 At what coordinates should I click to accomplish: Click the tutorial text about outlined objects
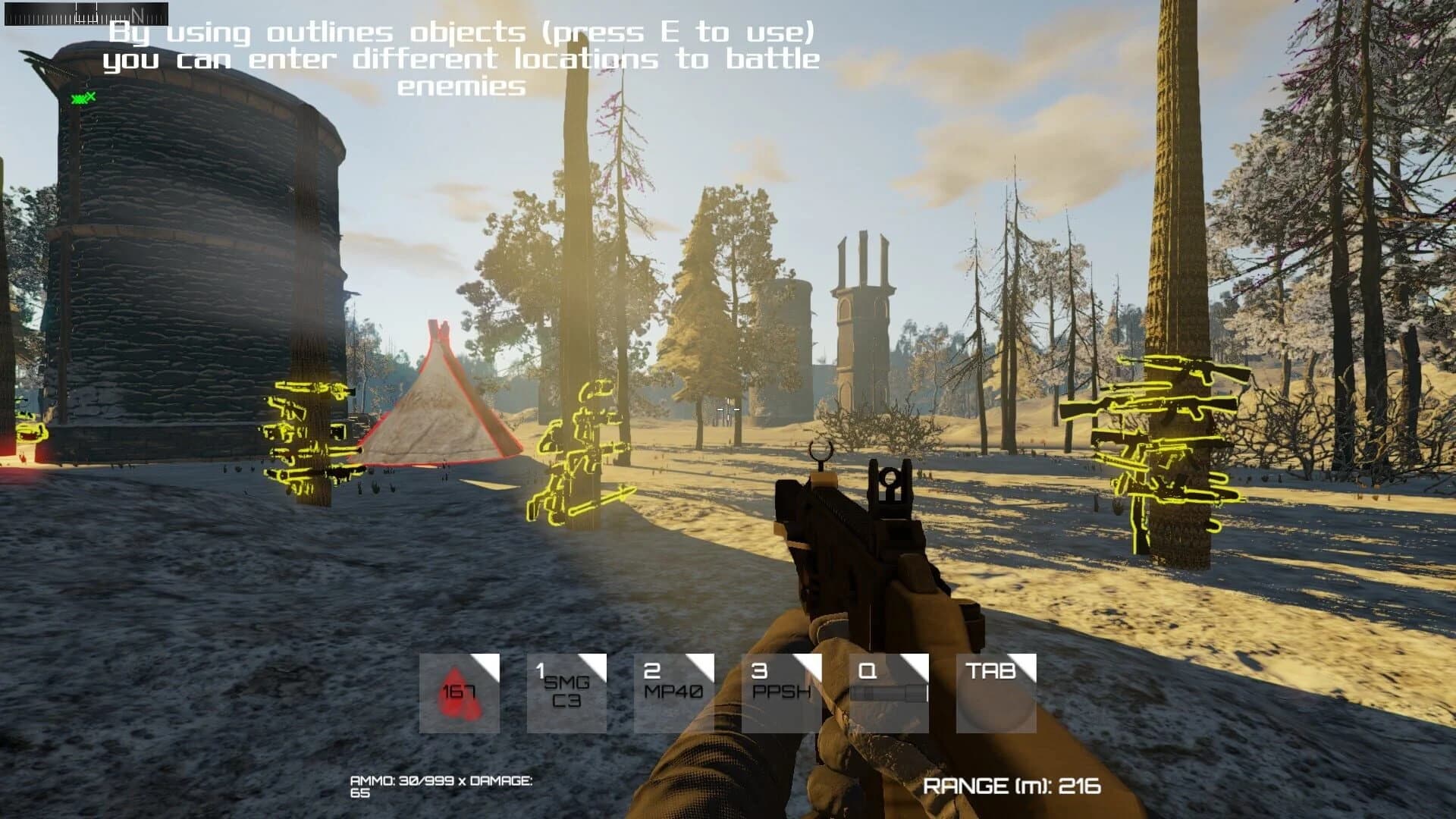[461, 59]
